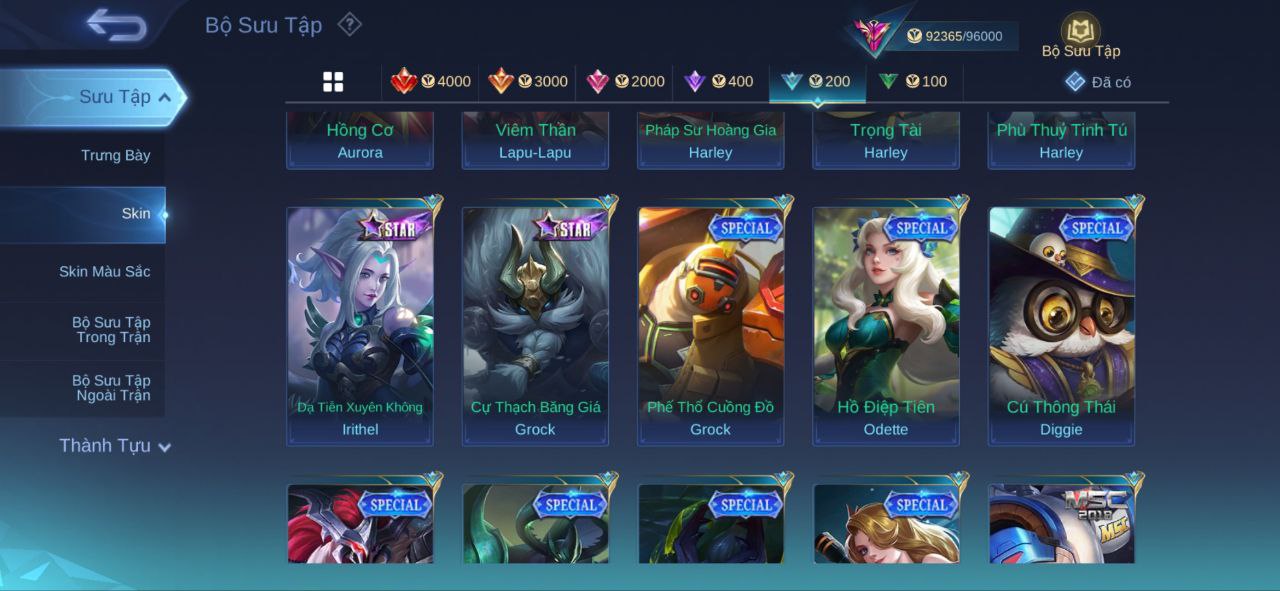Select the Odette Hồ Điệp Tiên skin
The width and height of the screenshot is (1280, 591).
[x=886, y=325]
